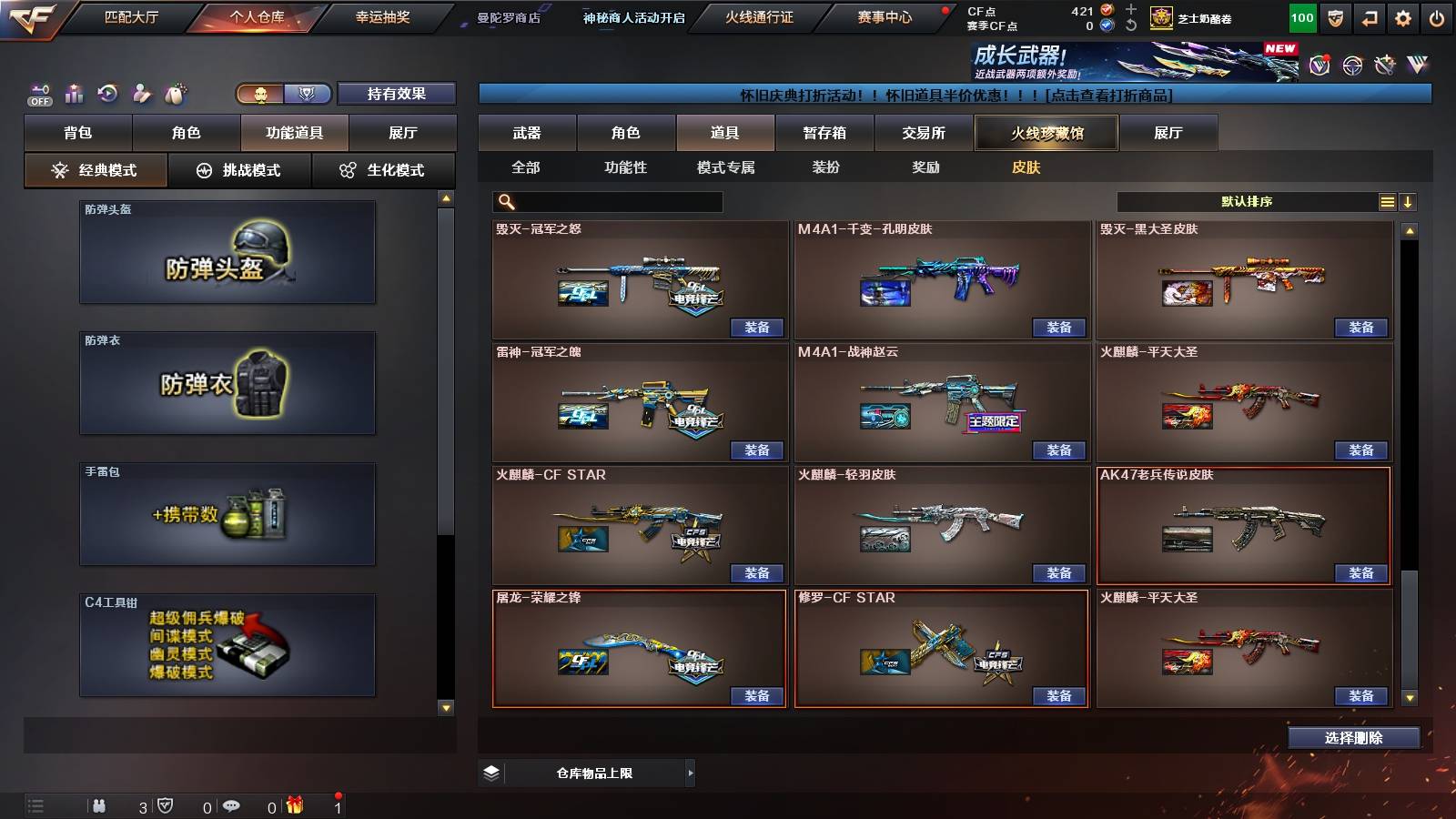This screenshot has width=1456, height=819.
Task: Click the bar-chart statistics icon
Action: point(75,92)
